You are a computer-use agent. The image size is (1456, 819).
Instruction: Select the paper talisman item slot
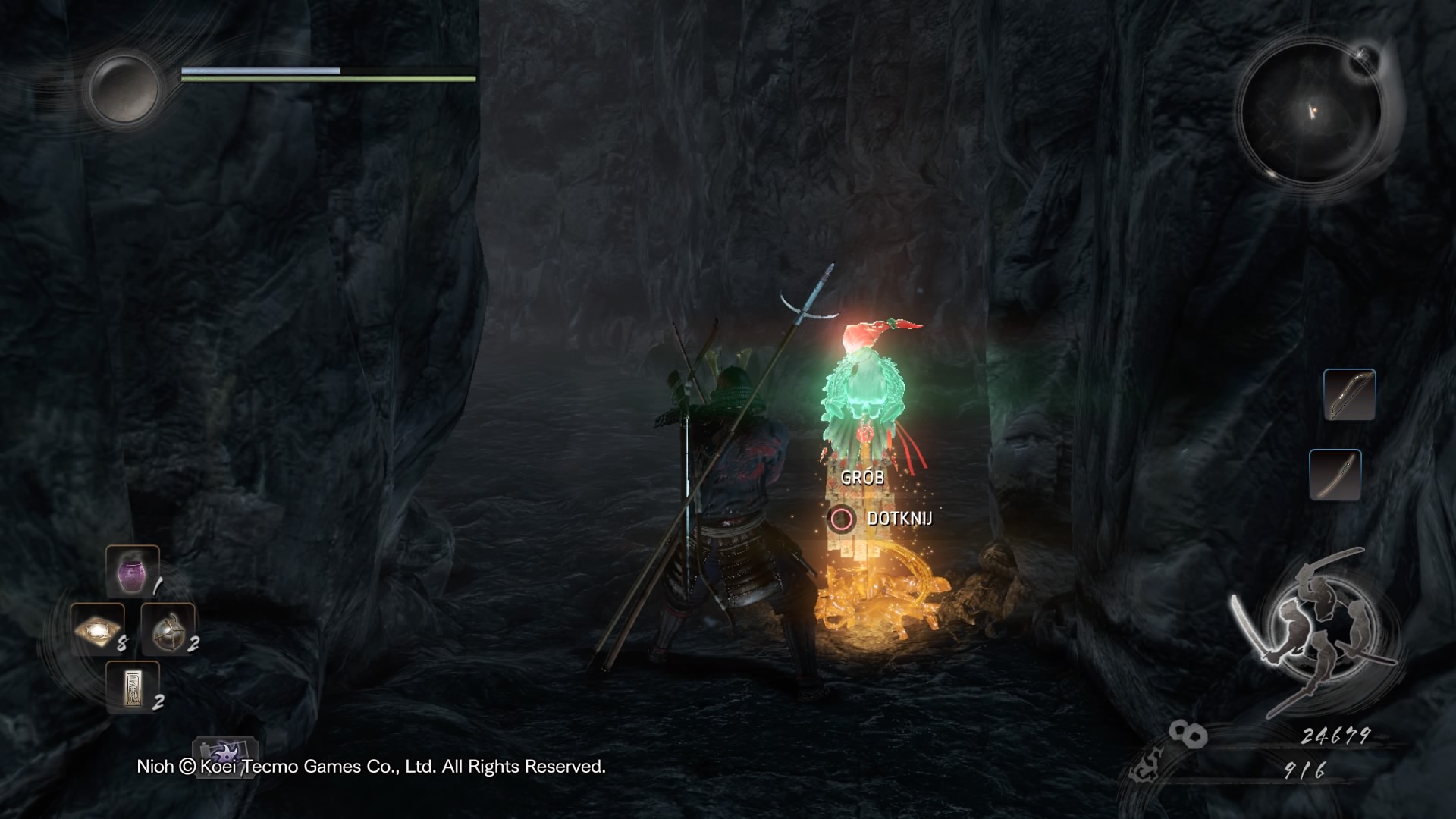click(133, 686)
